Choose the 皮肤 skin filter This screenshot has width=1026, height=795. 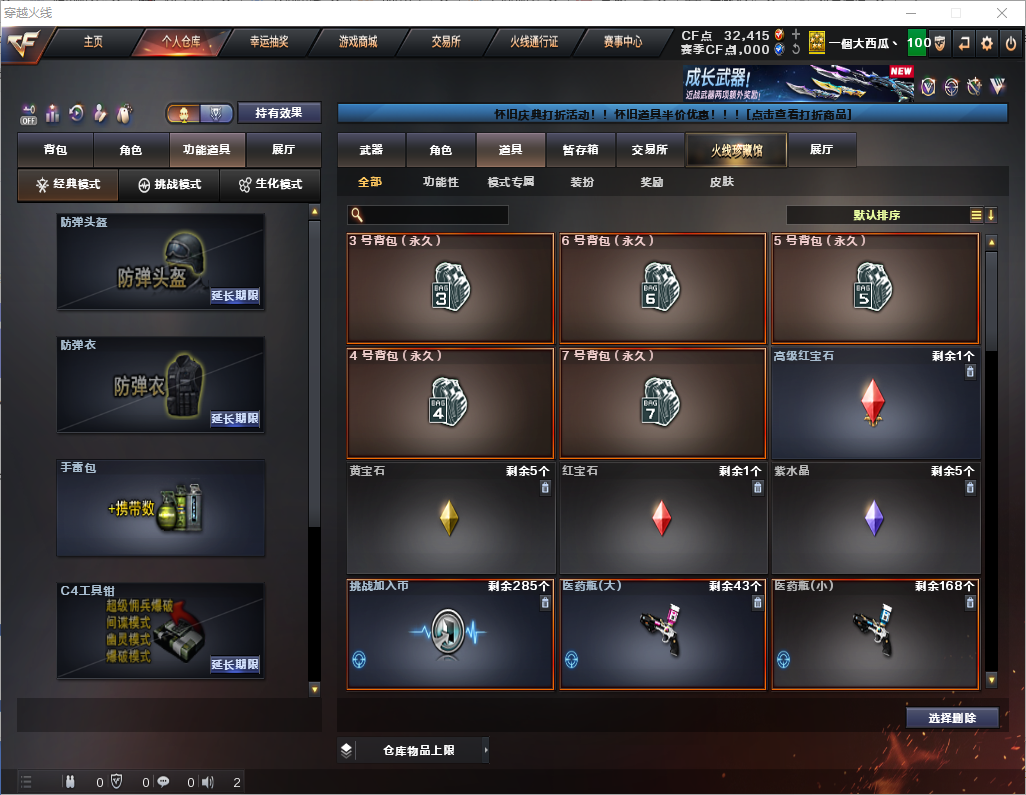click(721, 182)
